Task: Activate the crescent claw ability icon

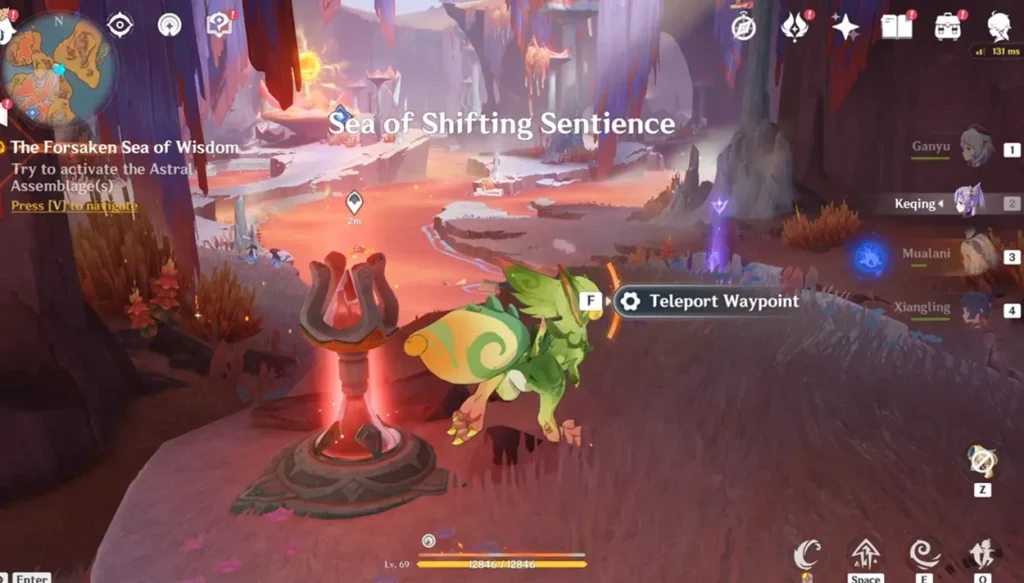Action: coord(808,554)
